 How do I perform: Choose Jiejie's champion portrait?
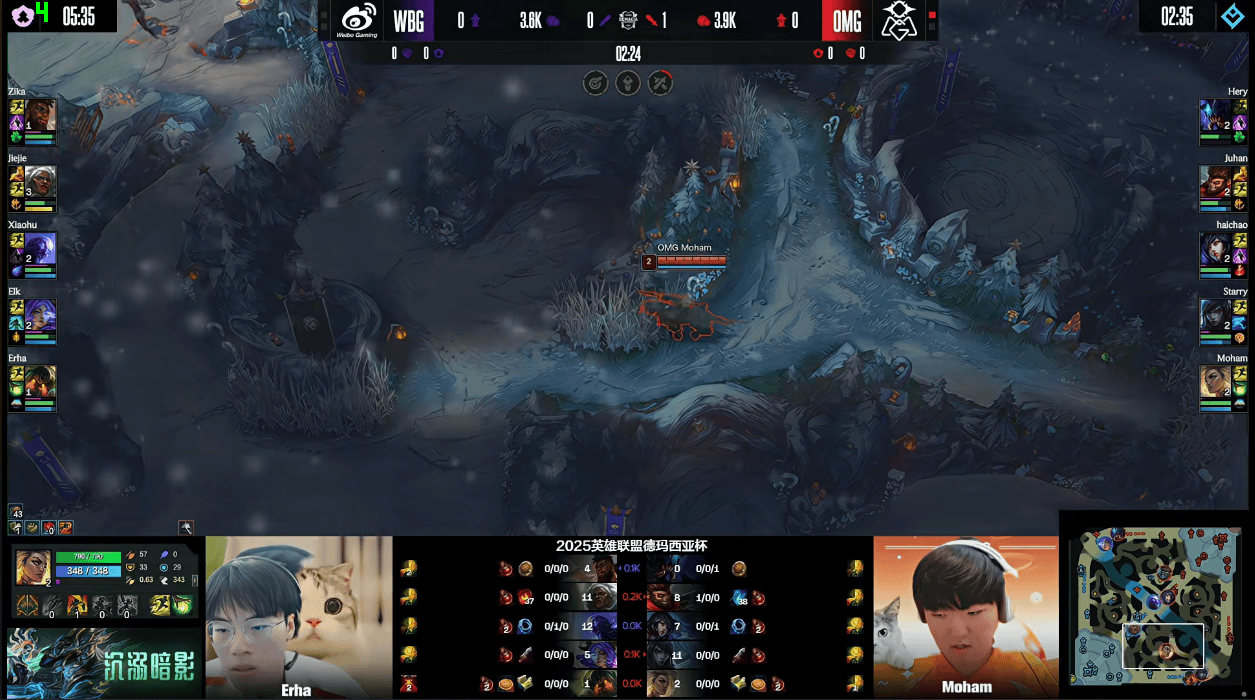(x=41, y=181)
